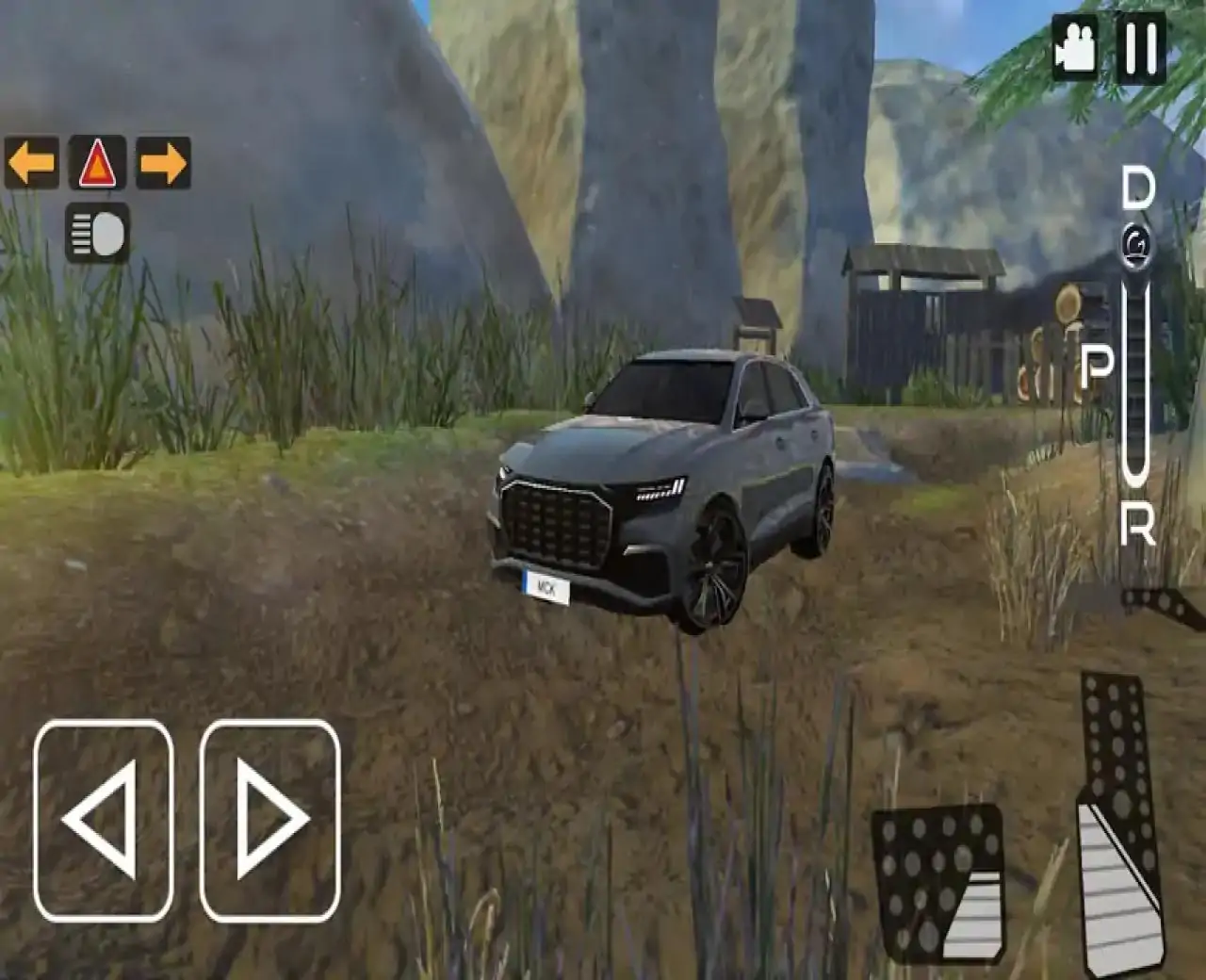Switch camera view using the camera icon
Viewport: 1206px width, 980px height.
coord(1074,45)
